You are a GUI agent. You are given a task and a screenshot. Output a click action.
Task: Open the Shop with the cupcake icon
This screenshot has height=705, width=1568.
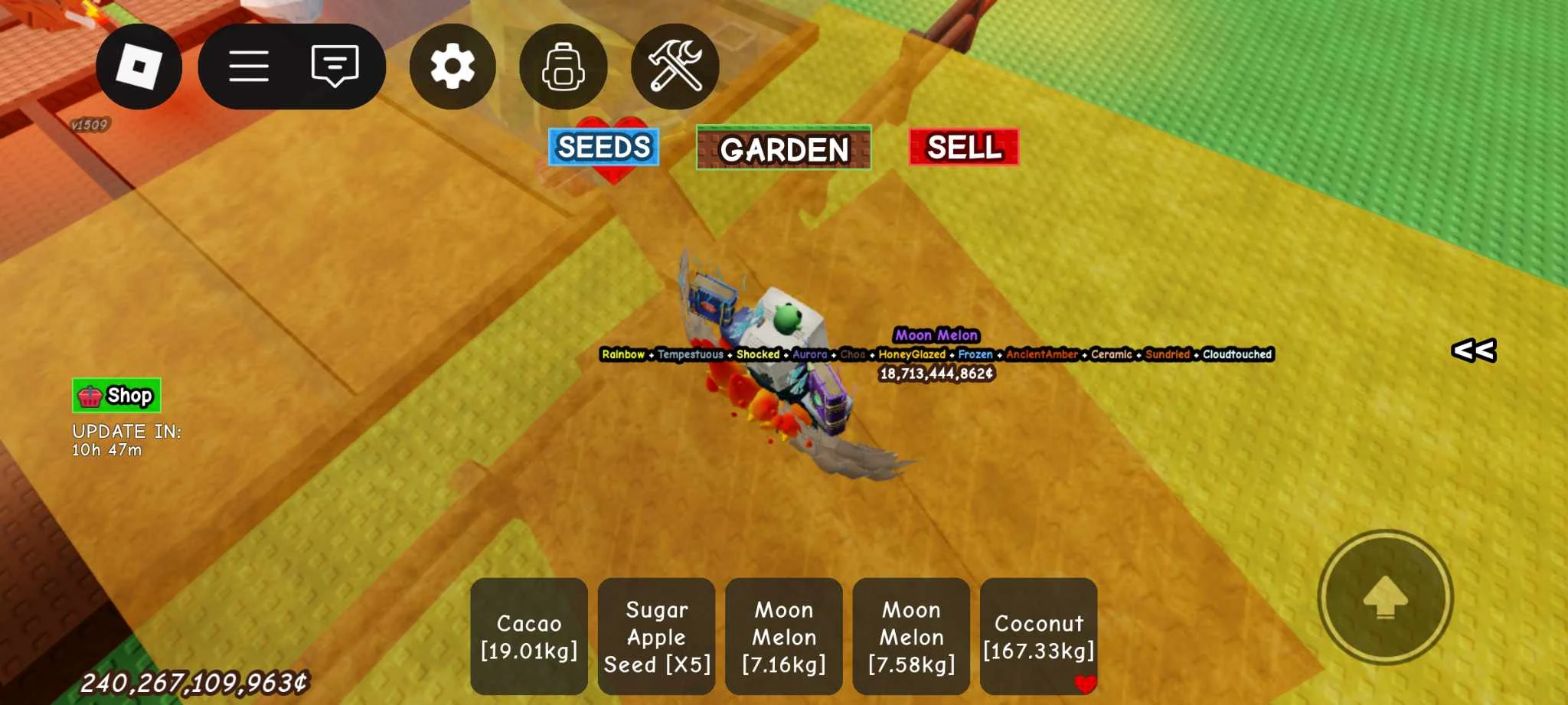[x=115, y=396]
